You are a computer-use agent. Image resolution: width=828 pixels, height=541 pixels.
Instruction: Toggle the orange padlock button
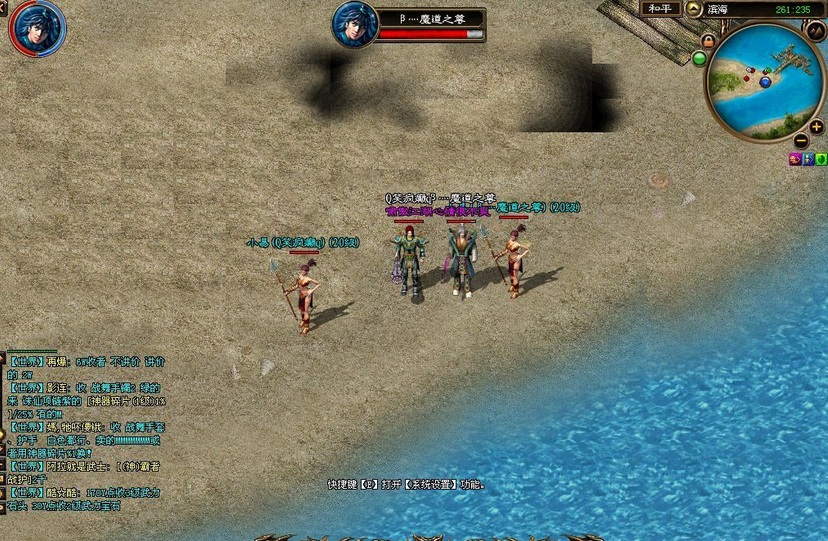(x=707, y=41)
